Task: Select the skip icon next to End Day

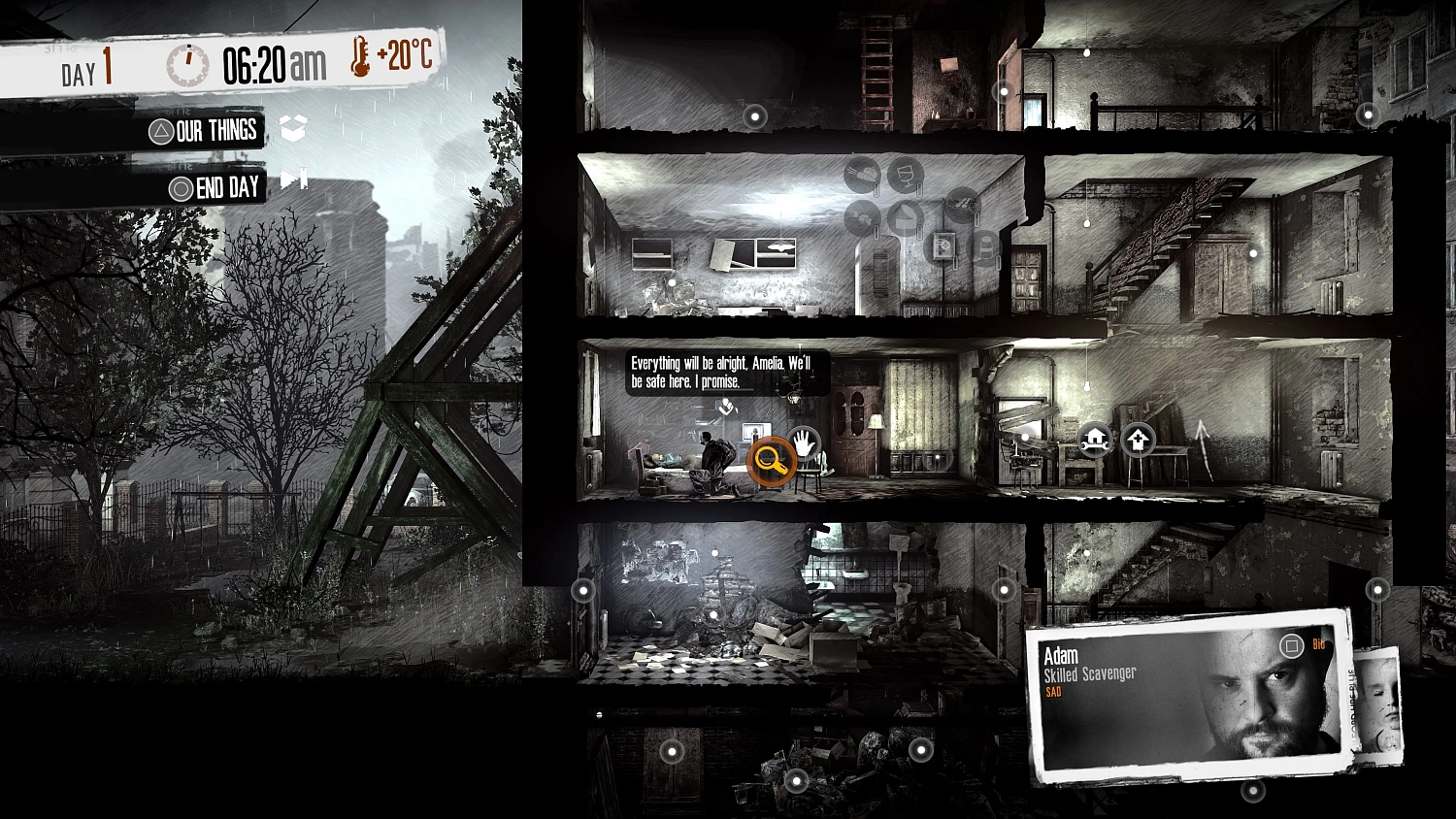Action: click(293, 180)
